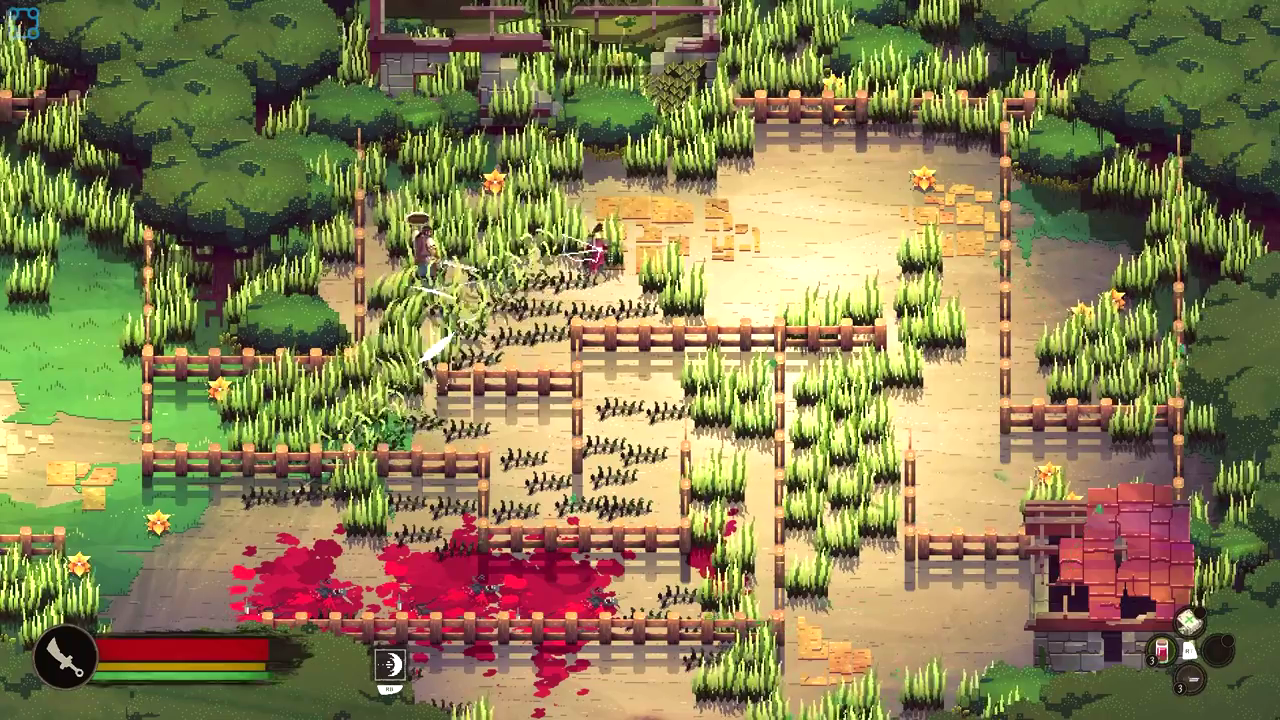Select the throwing knife item slot
The width and height of the screenshot is (1280, 720).
(x=1190, y=679)
